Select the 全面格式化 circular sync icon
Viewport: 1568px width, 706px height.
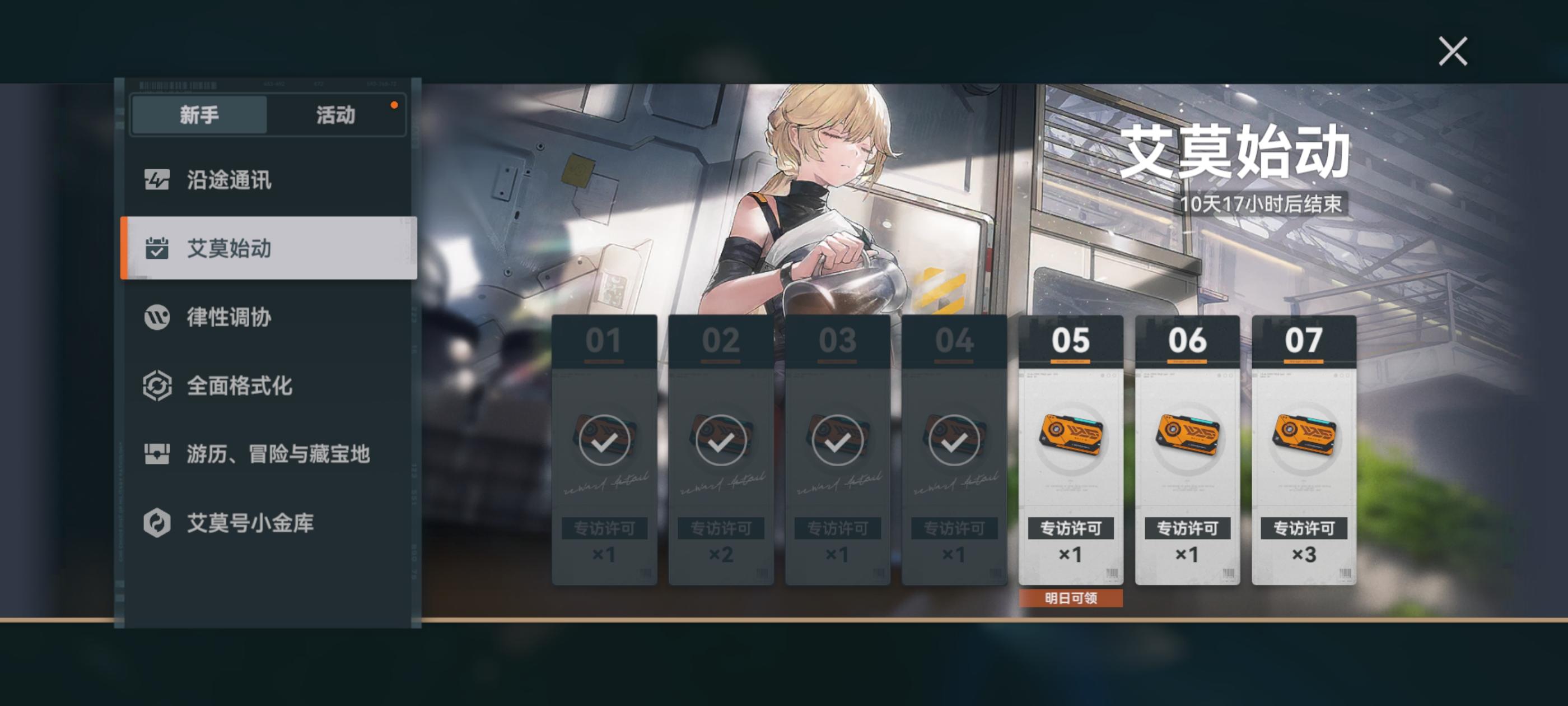(x=157, y=385)
